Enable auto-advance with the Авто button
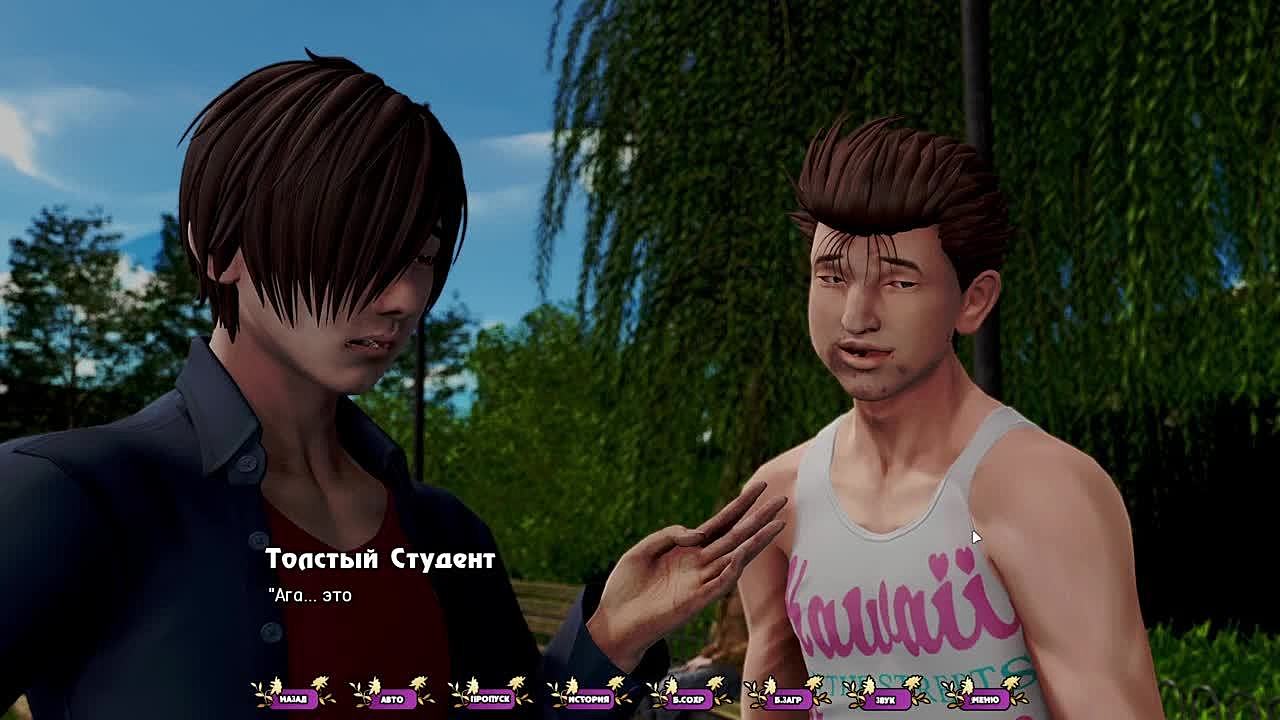 tap(392, 698)
